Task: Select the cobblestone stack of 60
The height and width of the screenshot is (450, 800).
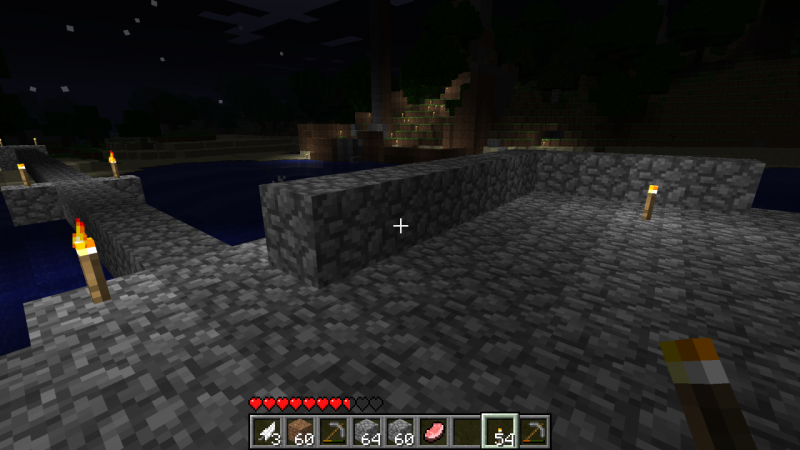Action: coord(399,431)
